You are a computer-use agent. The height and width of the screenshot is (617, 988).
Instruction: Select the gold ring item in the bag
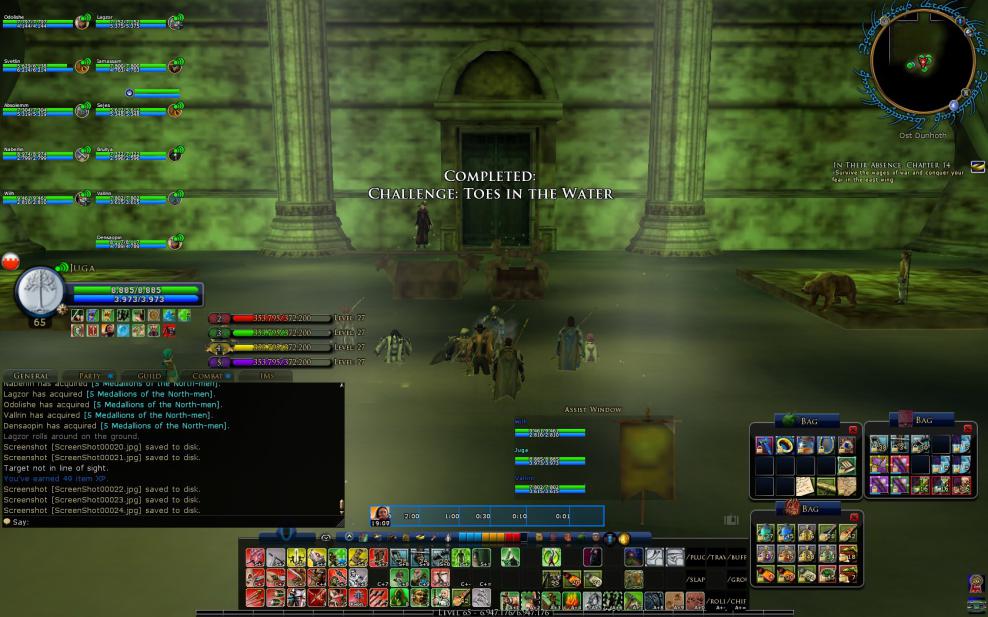pyautogui.click(x=784, y=446)
